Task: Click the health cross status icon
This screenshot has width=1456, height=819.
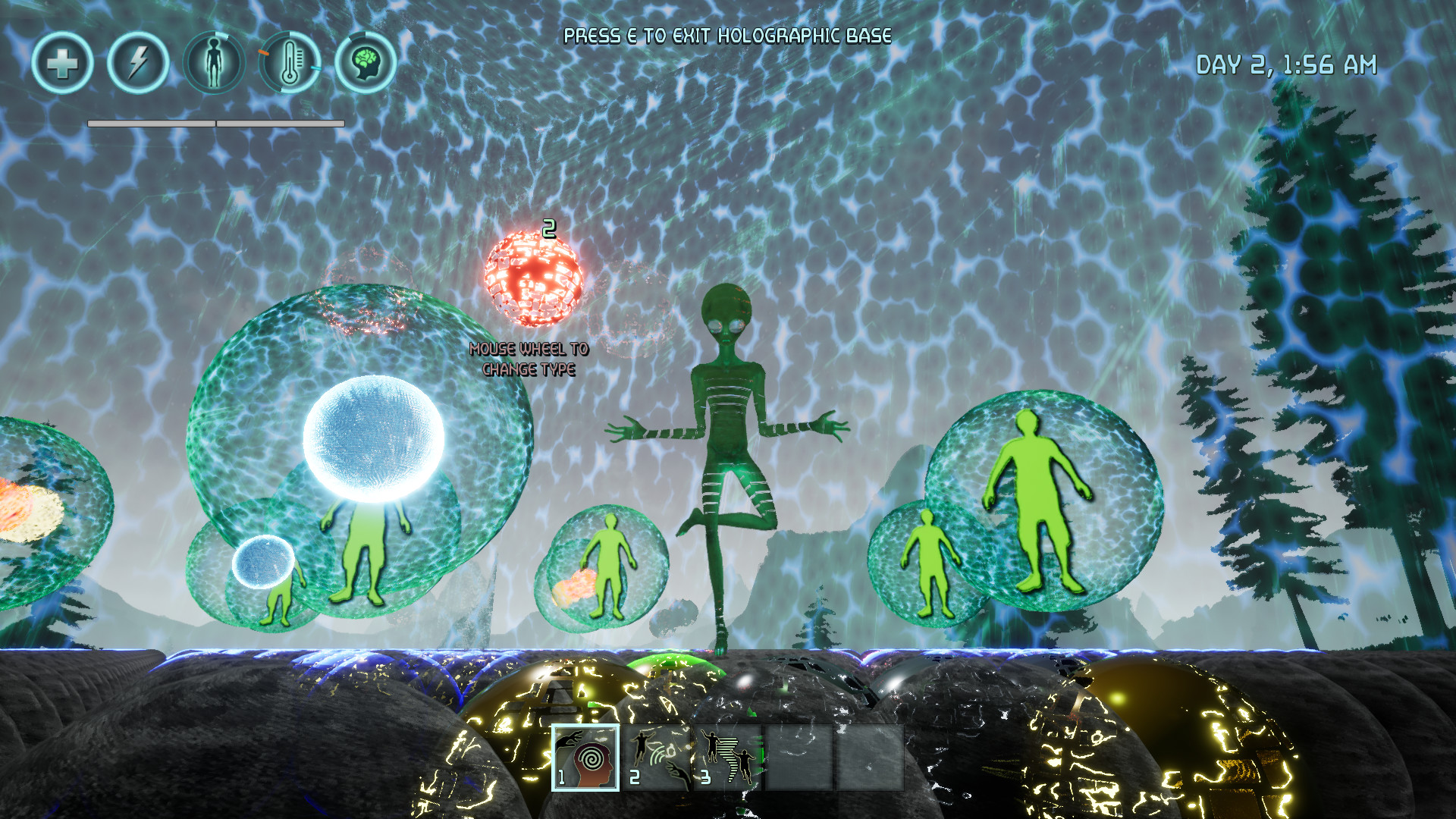Action: [x=64, y=64]
